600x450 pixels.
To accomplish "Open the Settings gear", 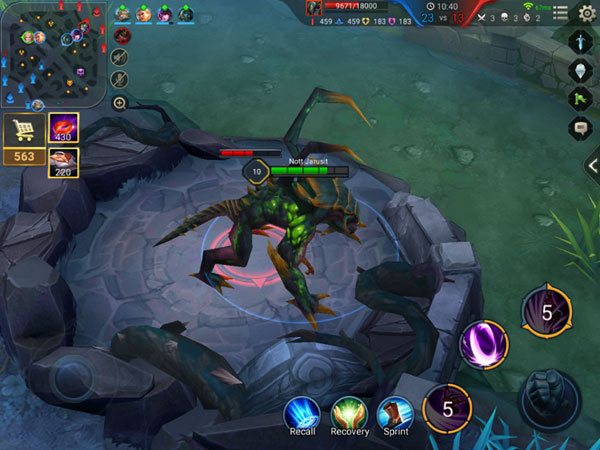I will pyautogui.click(x=588, y=11).
